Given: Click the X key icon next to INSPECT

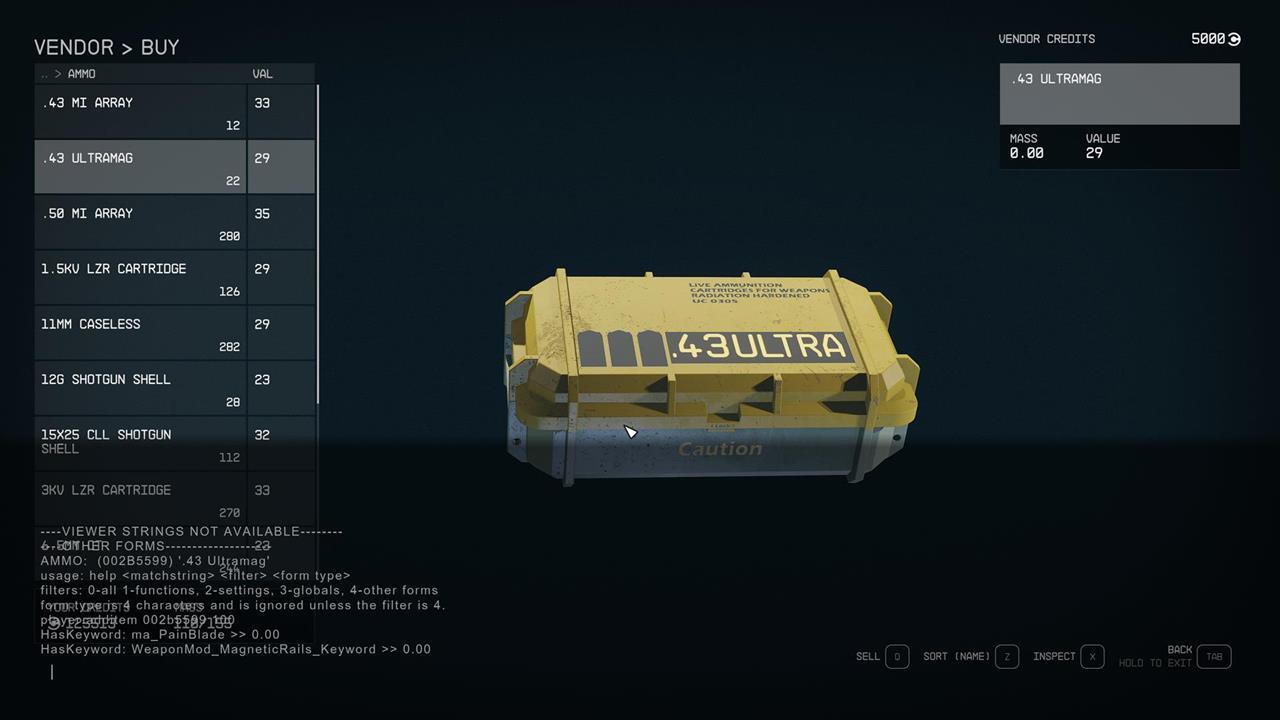Looking at the screenshot, I should click(1091, 656).
